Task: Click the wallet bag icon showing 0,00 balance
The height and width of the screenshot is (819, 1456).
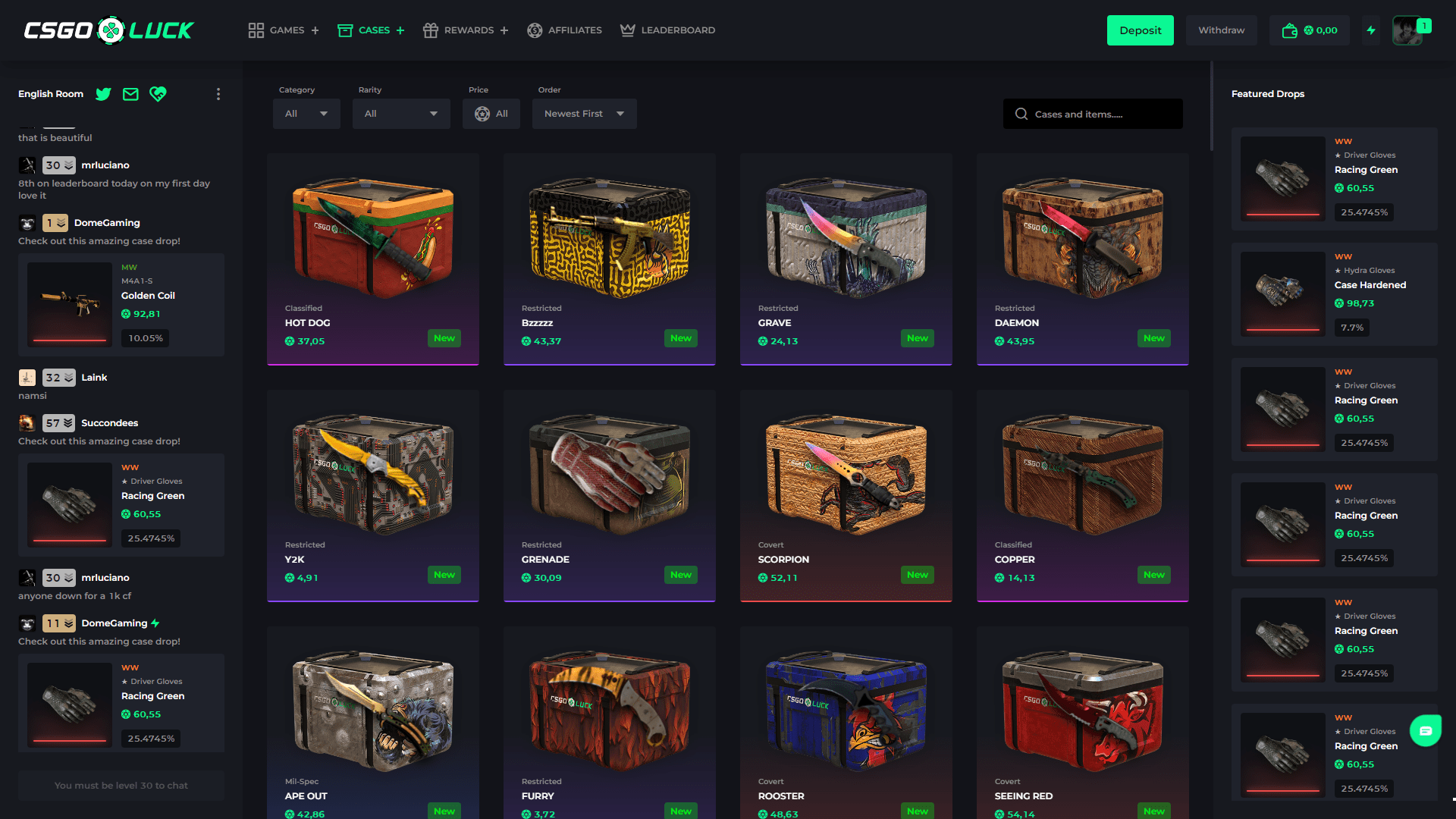Action: [1289, 30]
